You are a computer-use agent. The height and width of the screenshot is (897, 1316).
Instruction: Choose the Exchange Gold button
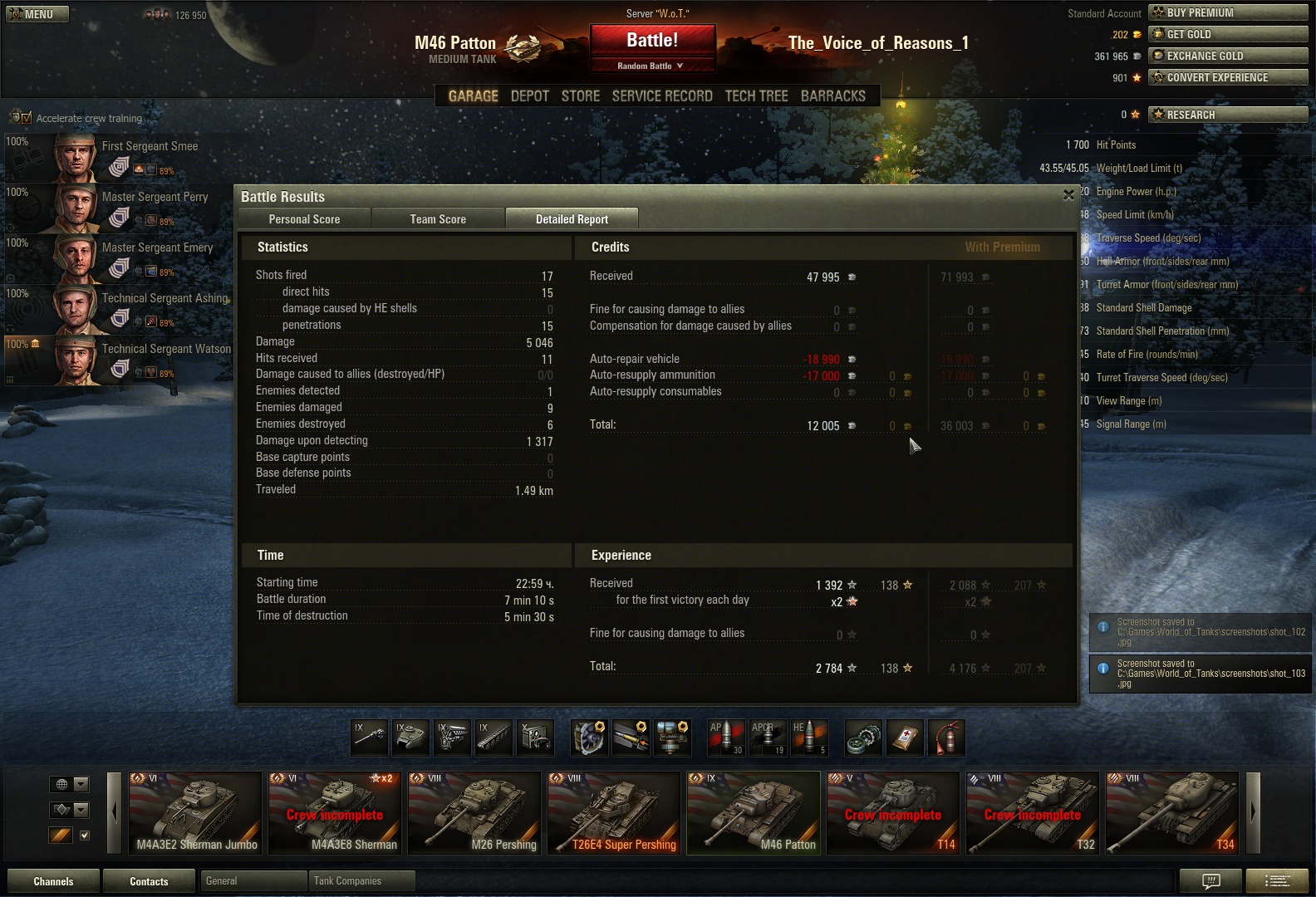tap(1228, 56)
